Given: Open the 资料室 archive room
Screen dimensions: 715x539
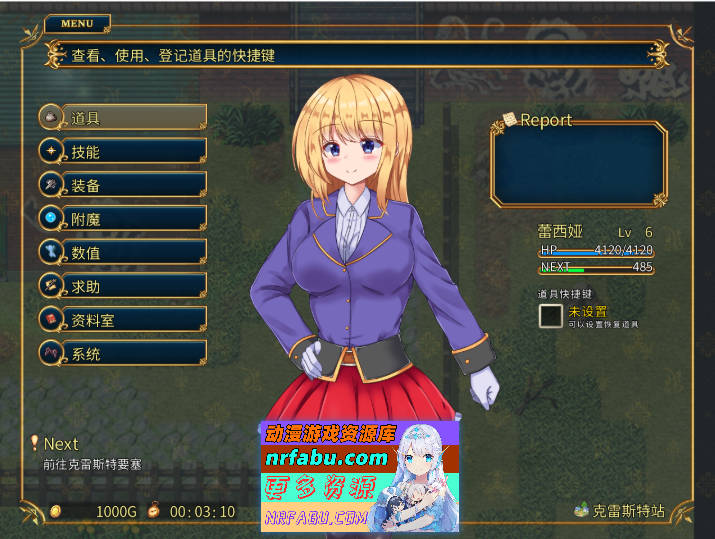Looking at the screenshot, I should click(x=122, y=320).
